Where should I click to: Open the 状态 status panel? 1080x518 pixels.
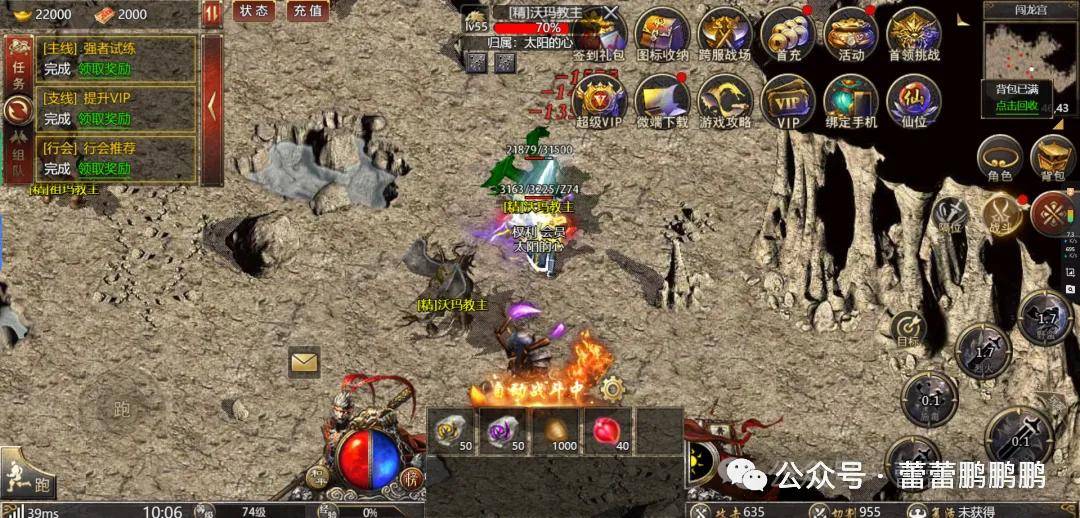(254, 11)
